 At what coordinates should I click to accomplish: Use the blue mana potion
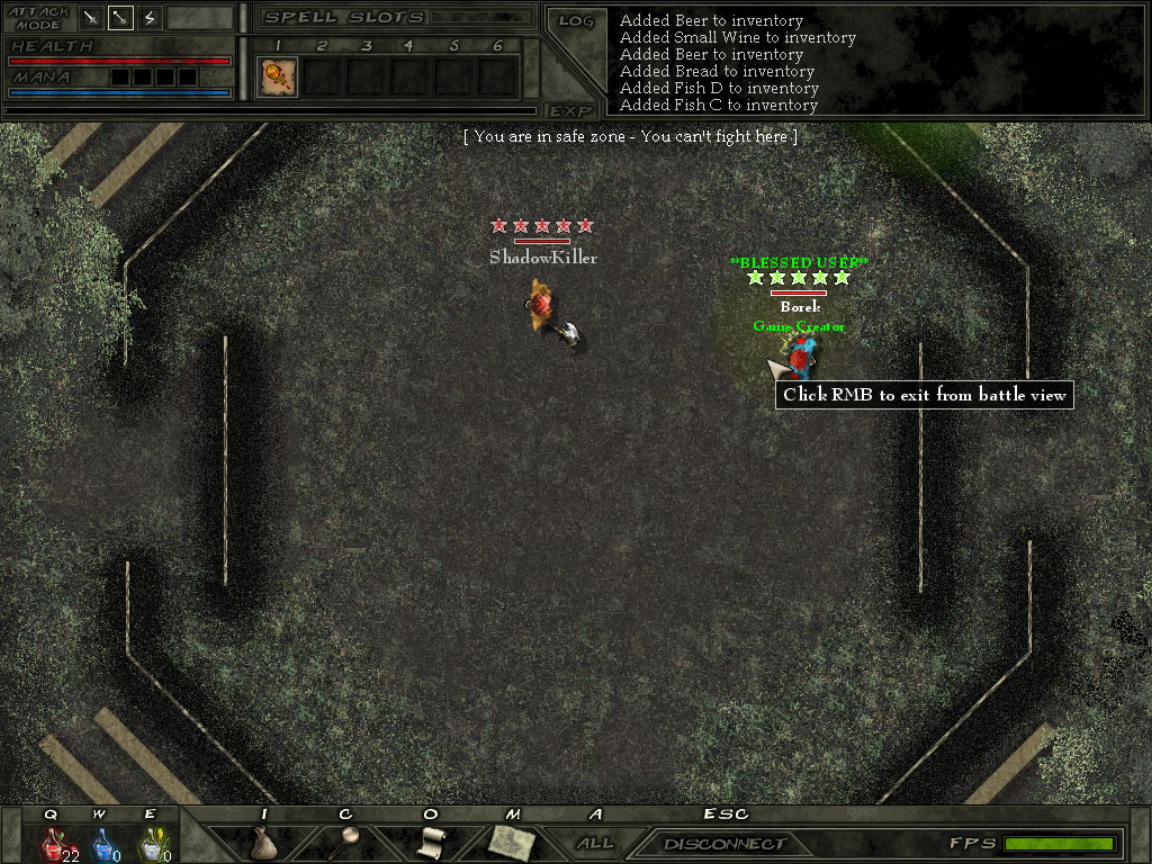(101, 845)
